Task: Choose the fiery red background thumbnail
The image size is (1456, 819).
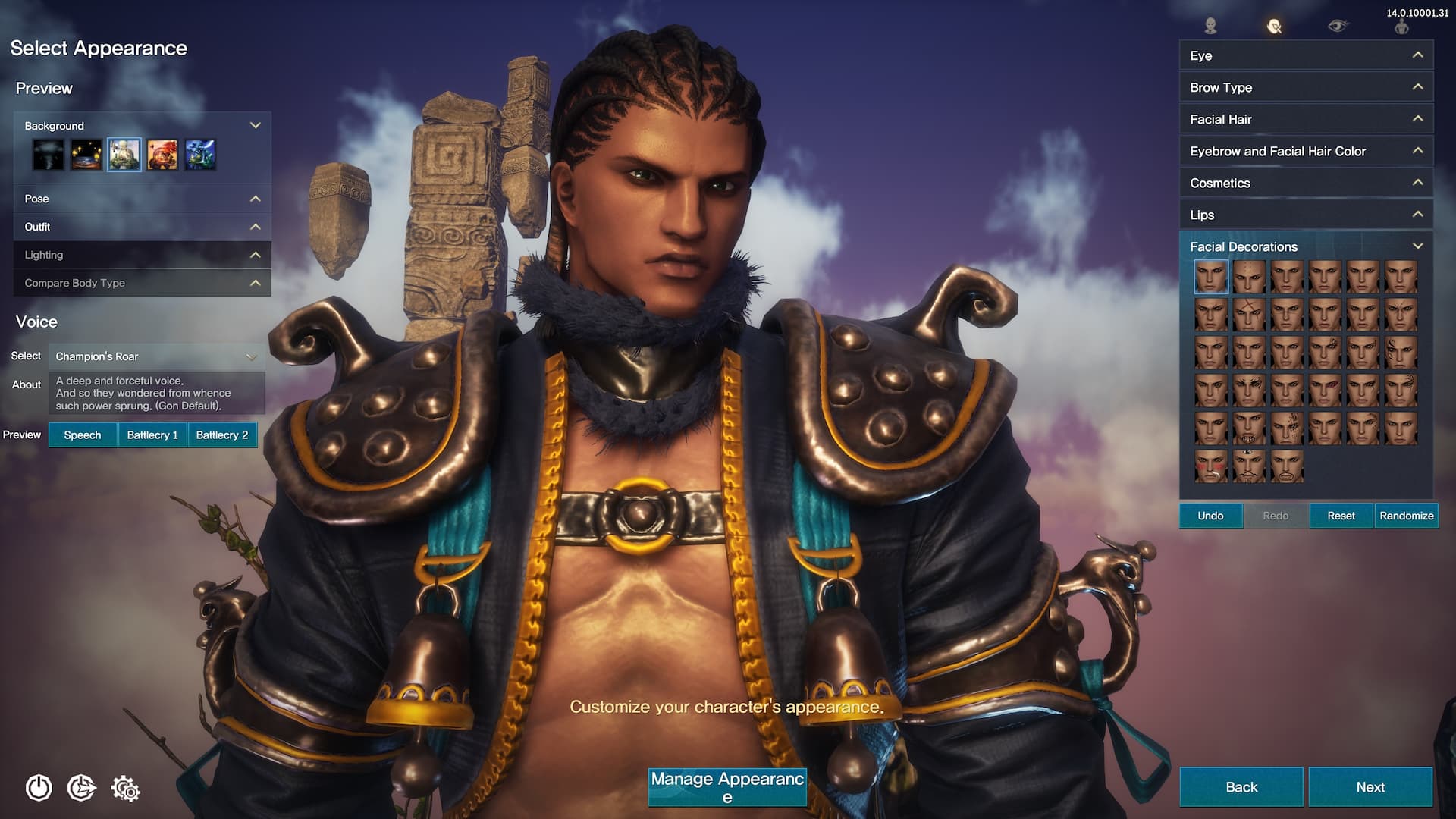Action: click(x=162, y=154)
